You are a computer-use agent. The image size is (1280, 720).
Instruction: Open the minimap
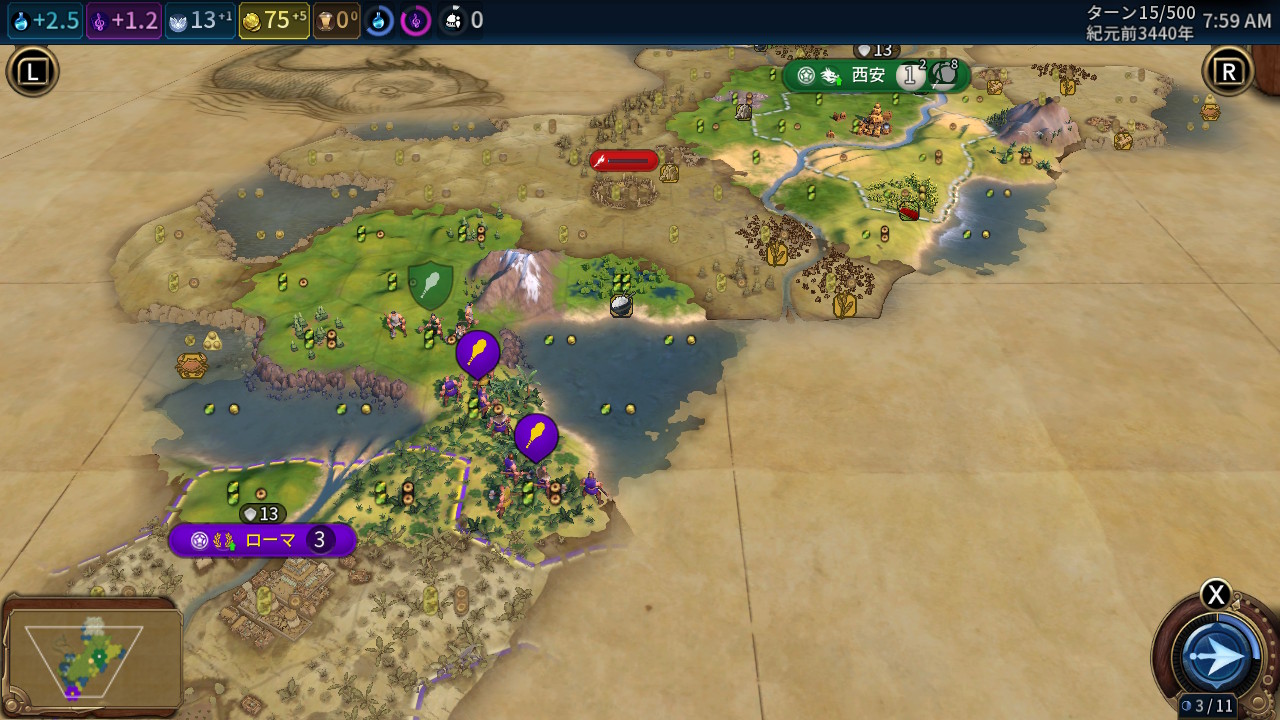click(92, 657)
